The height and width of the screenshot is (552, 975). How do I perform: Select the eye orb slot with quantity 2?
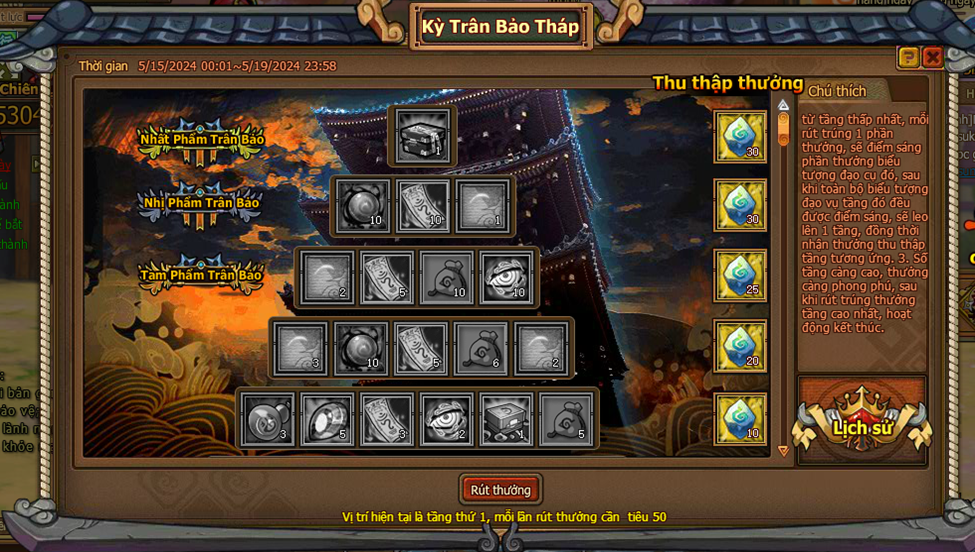(447, 419)
